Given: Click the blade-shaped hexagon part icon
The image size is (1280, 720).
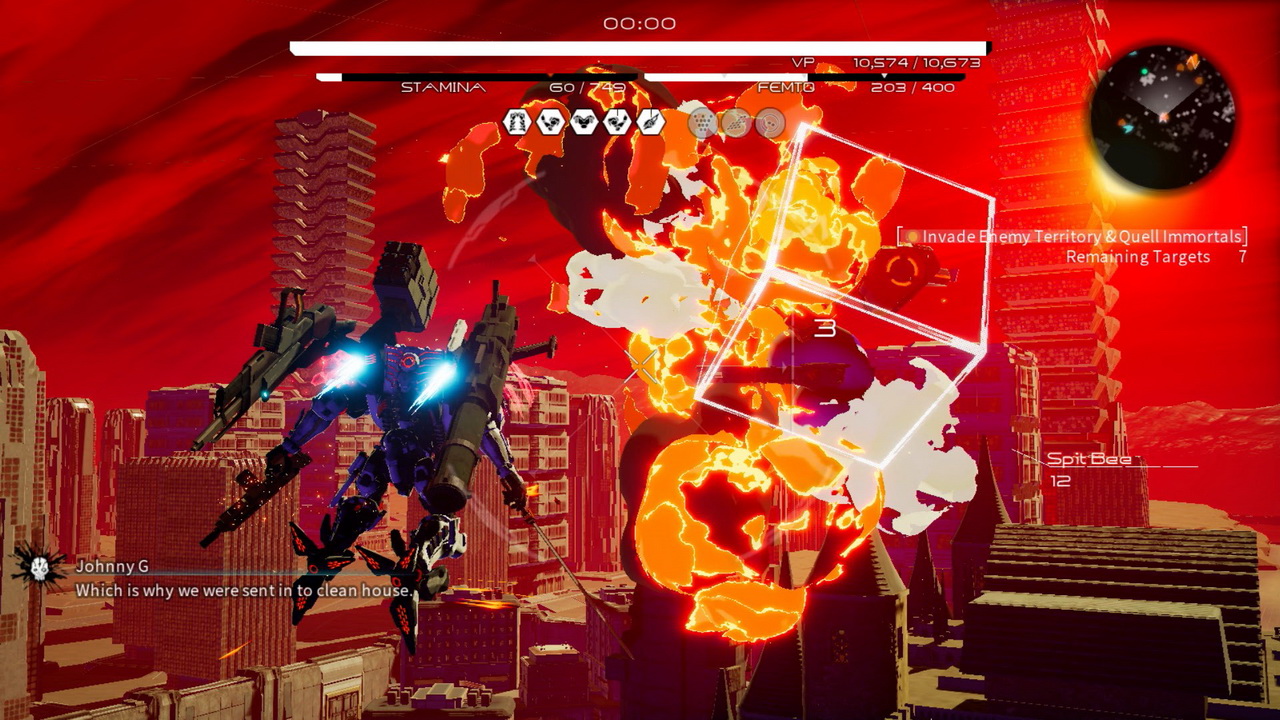Looking at the screenshot, I should click(651, 122).
